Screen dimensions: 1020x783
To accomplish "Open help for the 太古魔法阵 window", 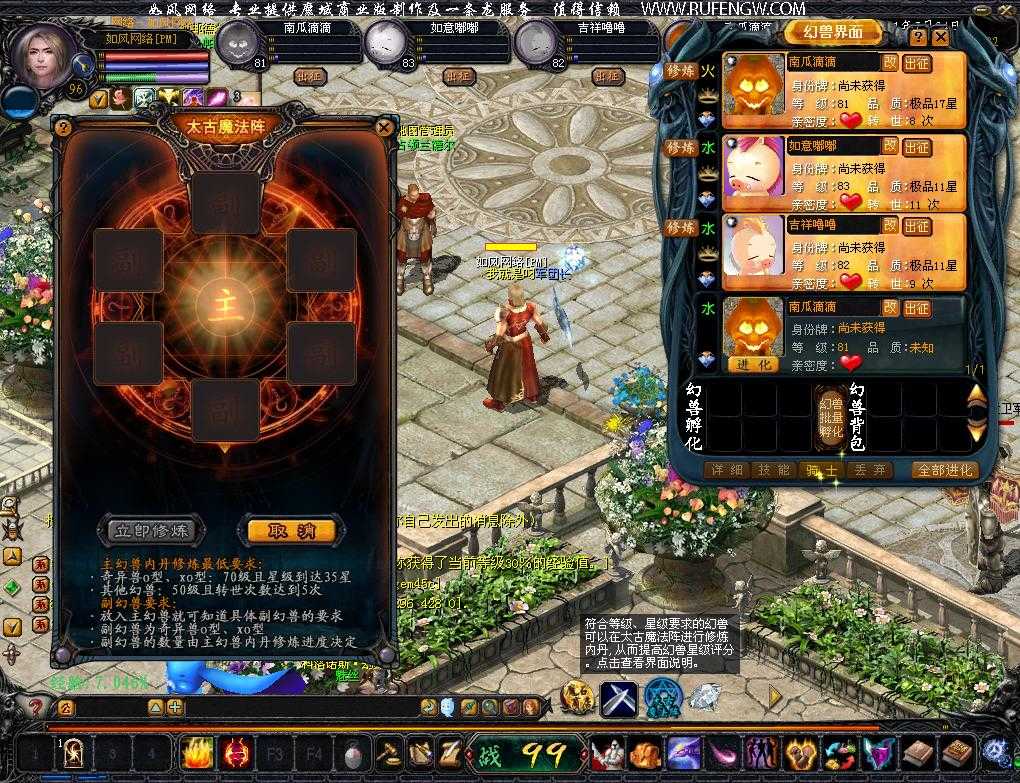I will [x=63, y=127].
